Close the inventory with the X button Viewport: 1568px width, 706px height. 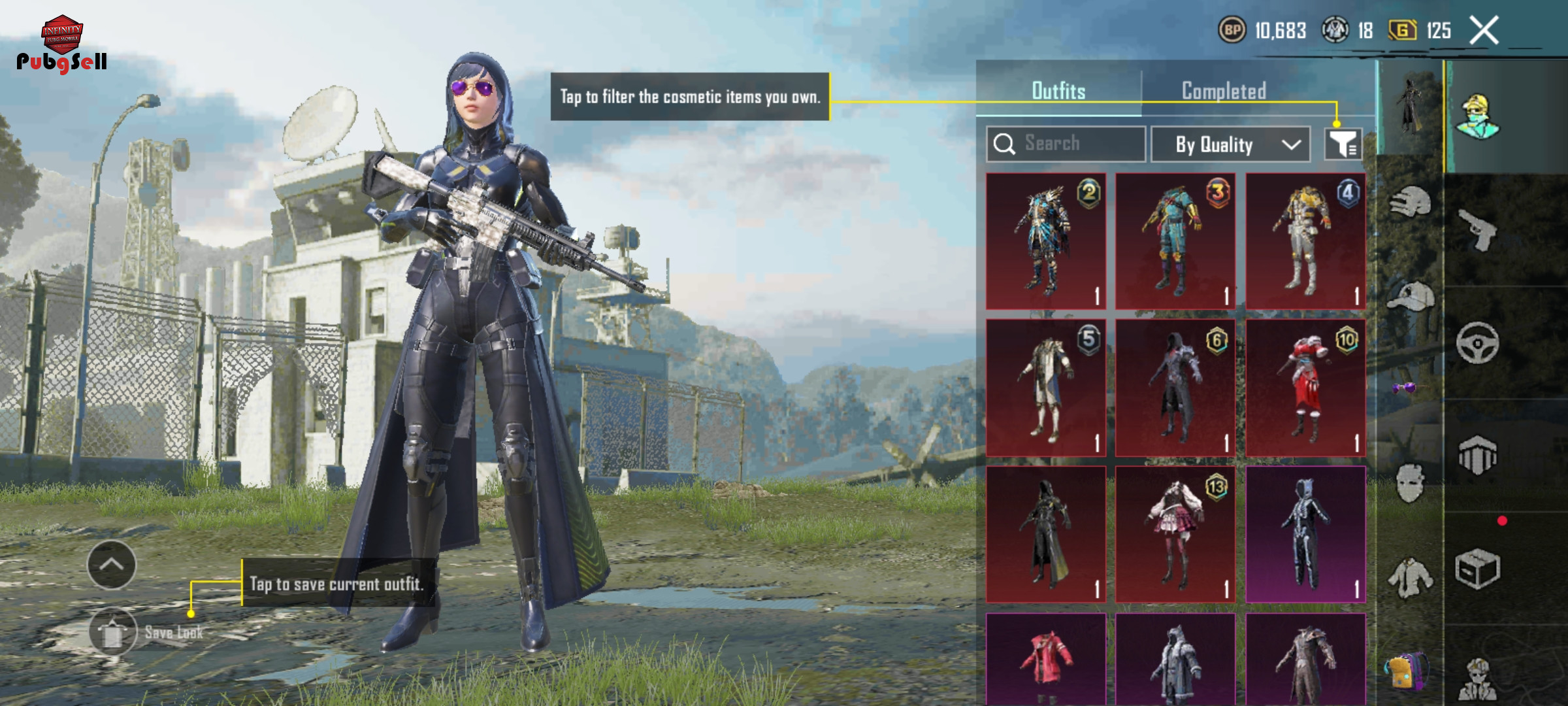[x=1484, y=31]
